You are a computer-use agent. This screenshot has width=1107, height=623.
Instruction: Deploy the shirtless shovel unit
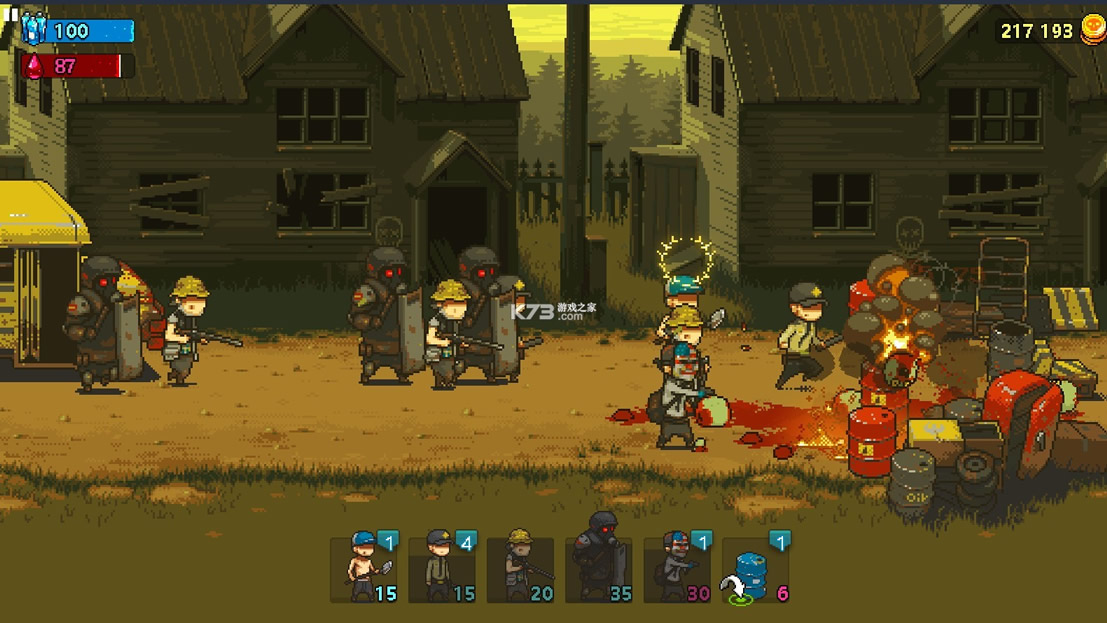pos(364,568)
